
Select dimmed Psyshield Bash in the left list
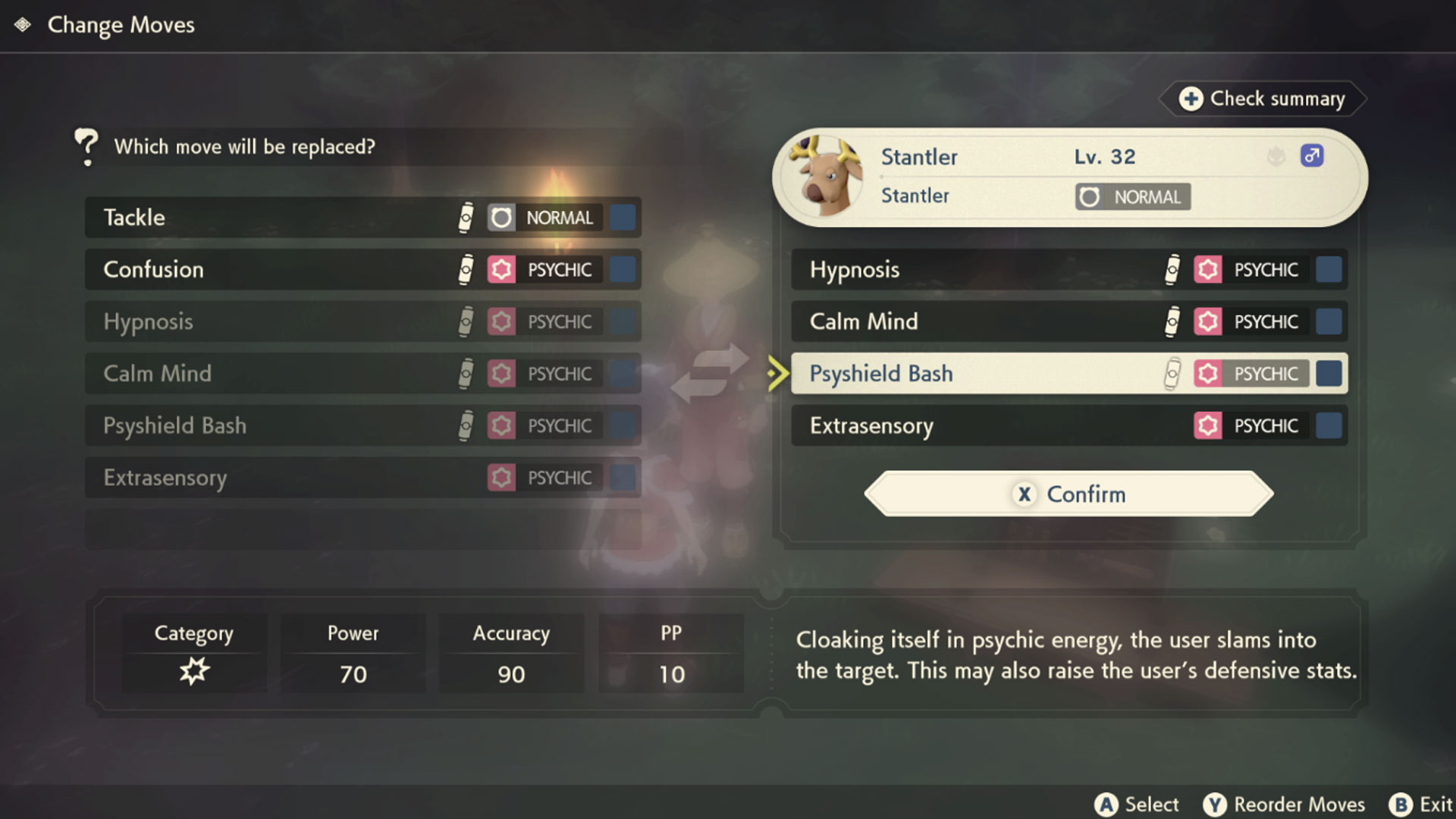click(x=362, y=425)
